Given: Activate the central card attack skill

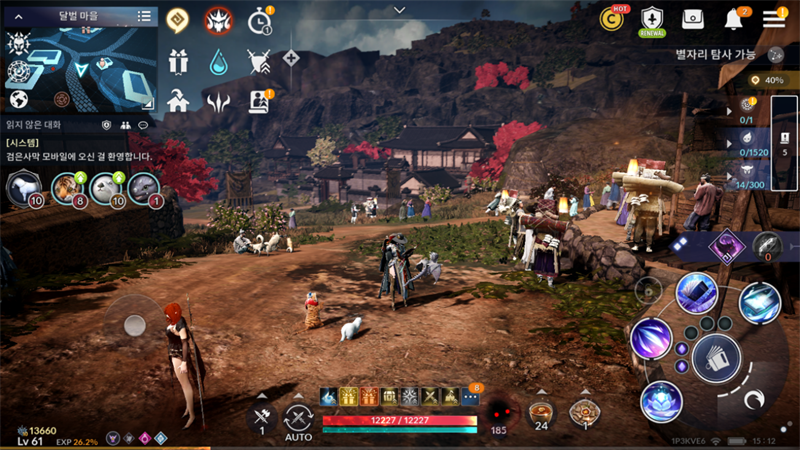Looking at the screenshot, I should pos(716,357).
